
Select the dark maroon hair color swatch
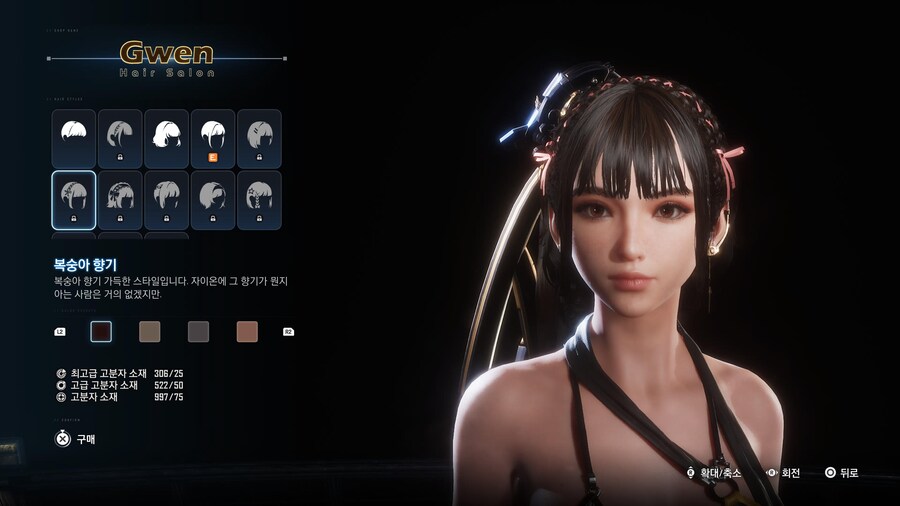coord(101,331)
